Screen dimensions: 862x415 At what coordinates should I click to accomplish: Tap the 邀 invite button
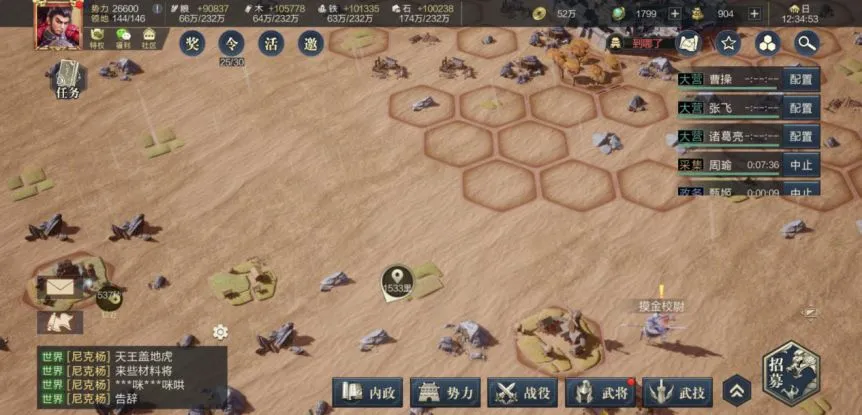(x=311, y=43)
